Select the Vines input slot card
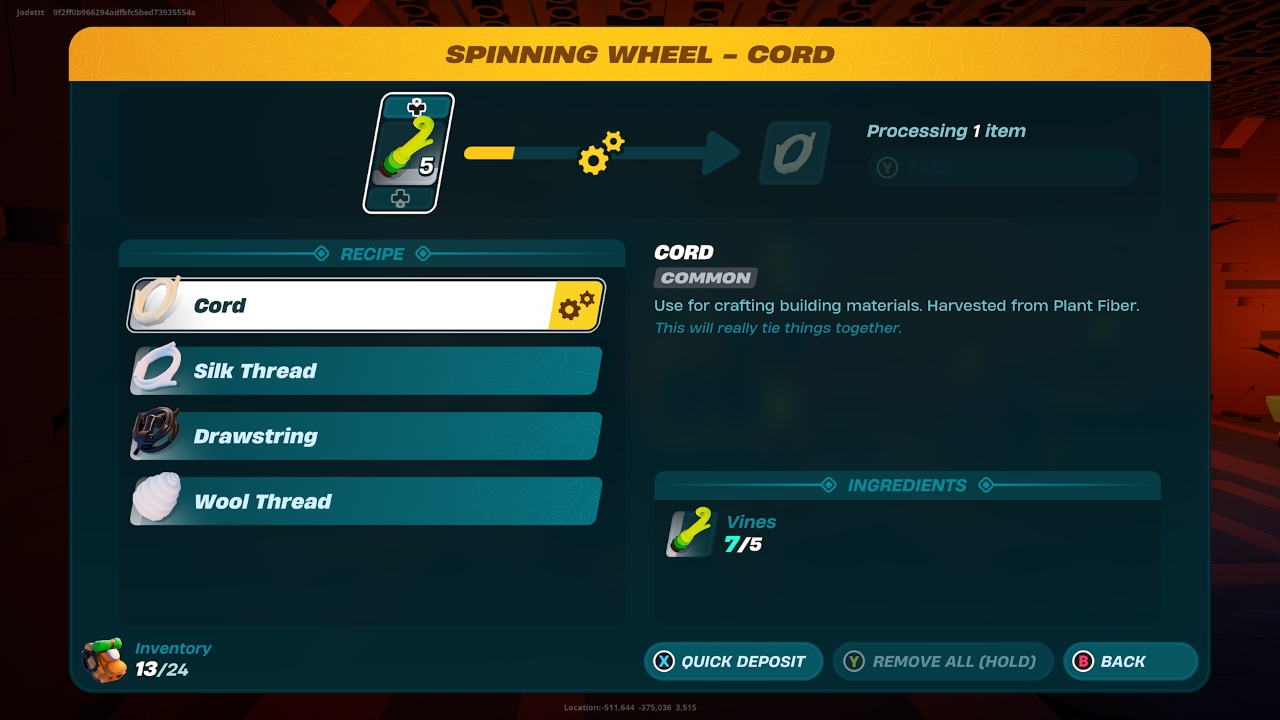 pyautogui.click(x=408, y=153)
